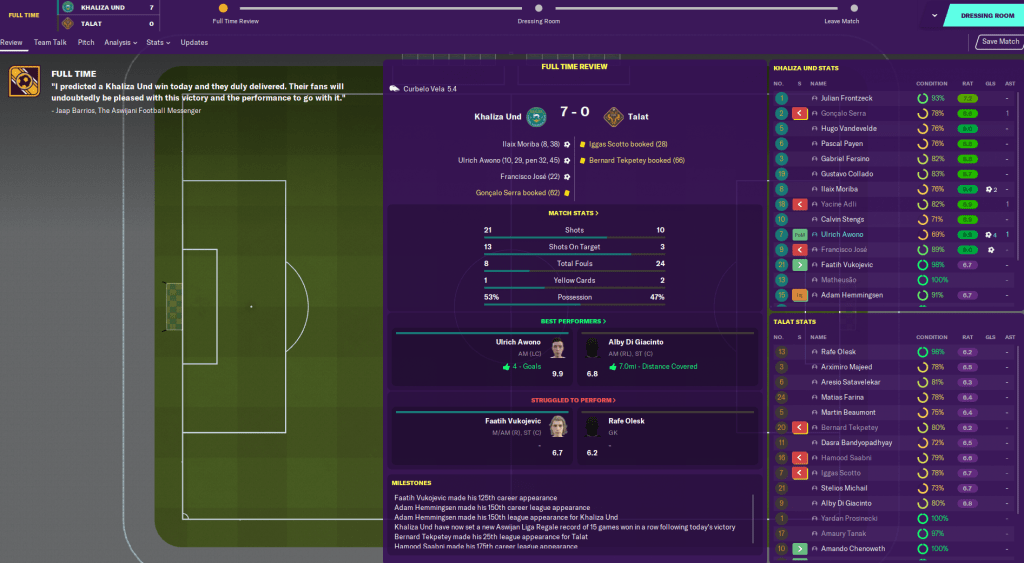Open the Khaliza Und club name in scoreline
1024x563 pixels.
click(x=498, y=117)
